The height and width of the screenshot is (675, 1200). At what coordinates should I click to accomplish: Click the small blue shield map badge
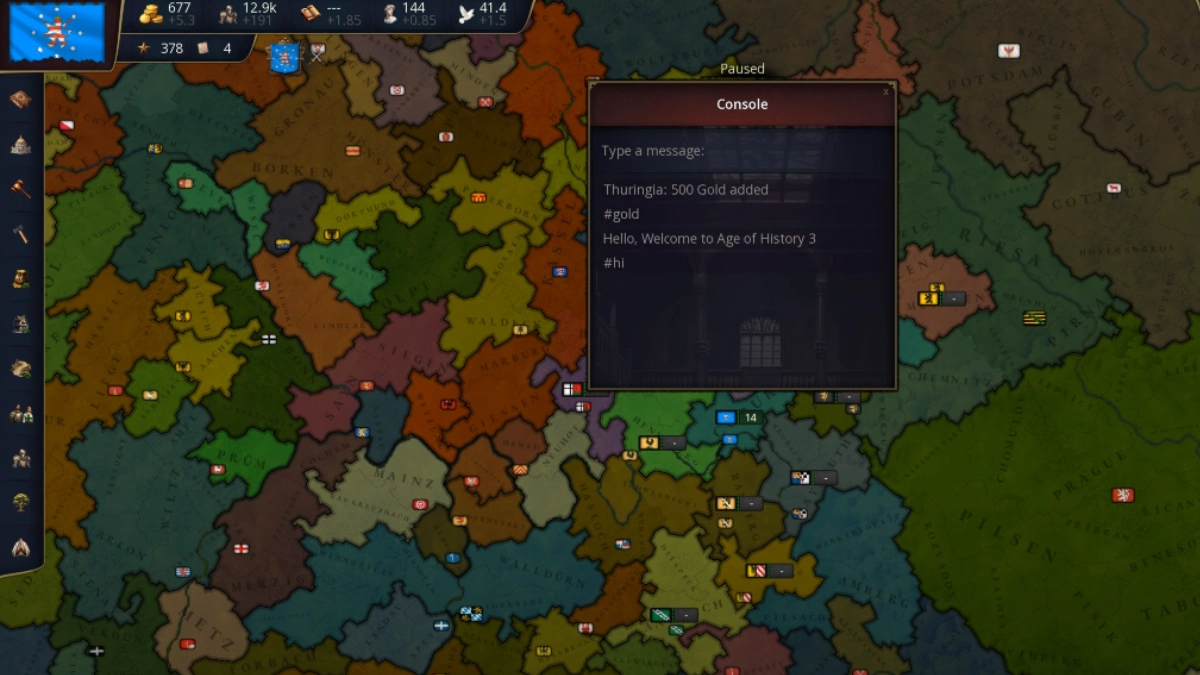[284, 56]
